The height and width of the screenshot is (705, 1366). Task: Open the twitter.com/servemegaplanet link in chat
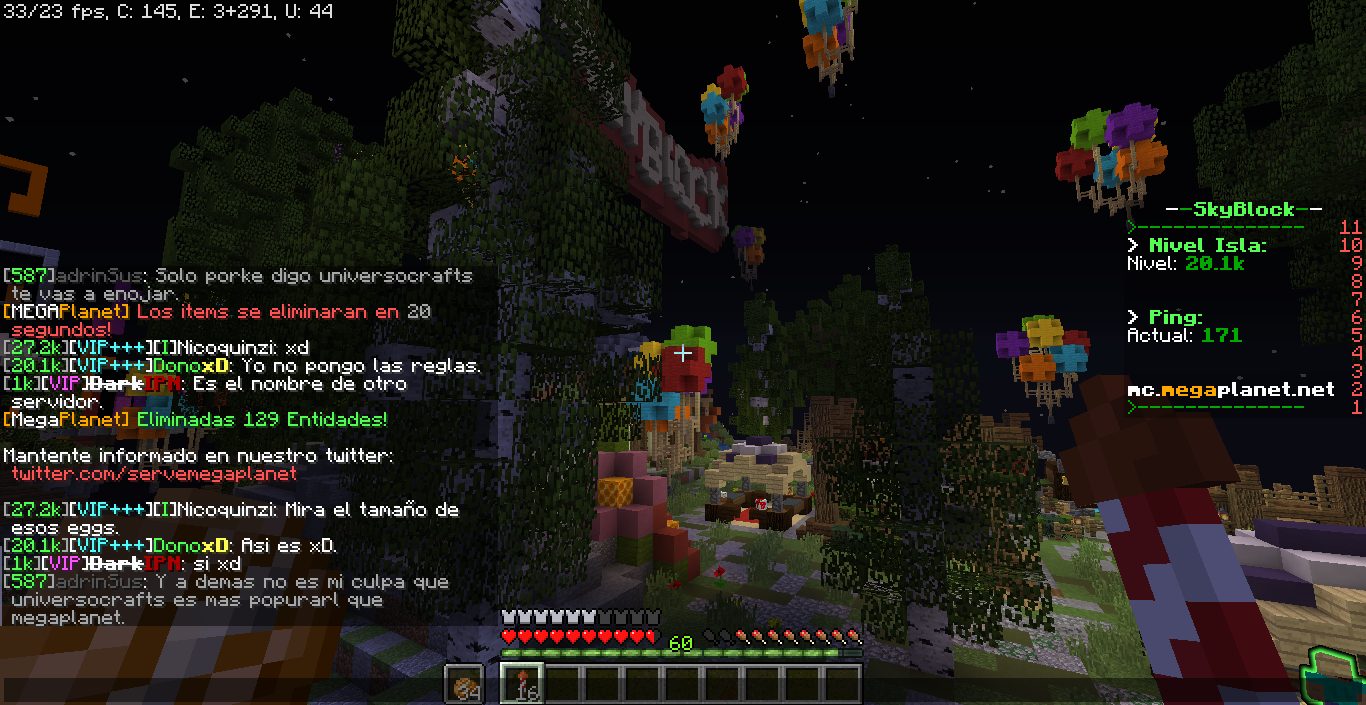(154, 473)
